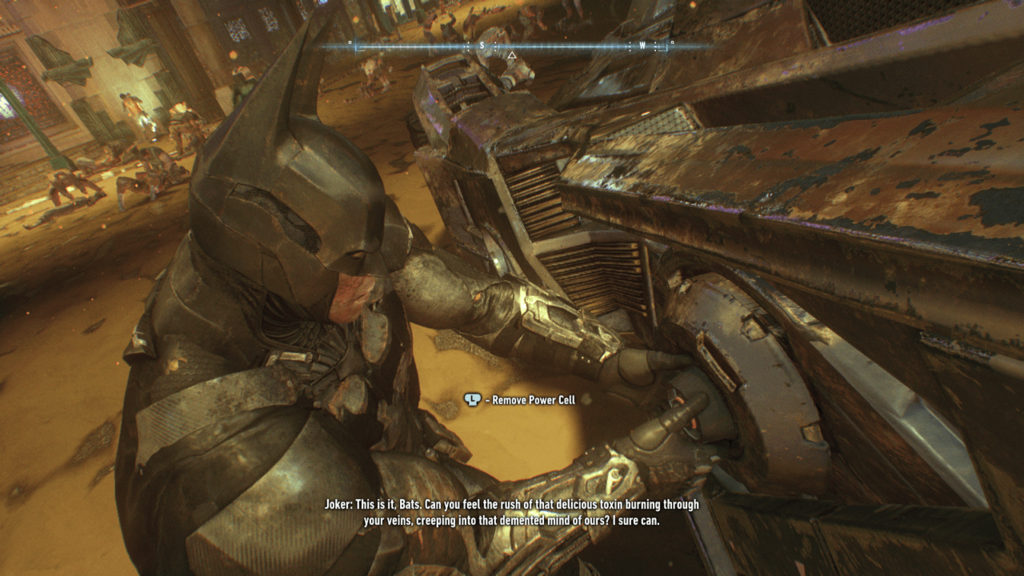Image resolution: width=1024 pixels, height=576 pixels.
Task: Click the triangle objective marker on the compass
Action: point(511,55)
